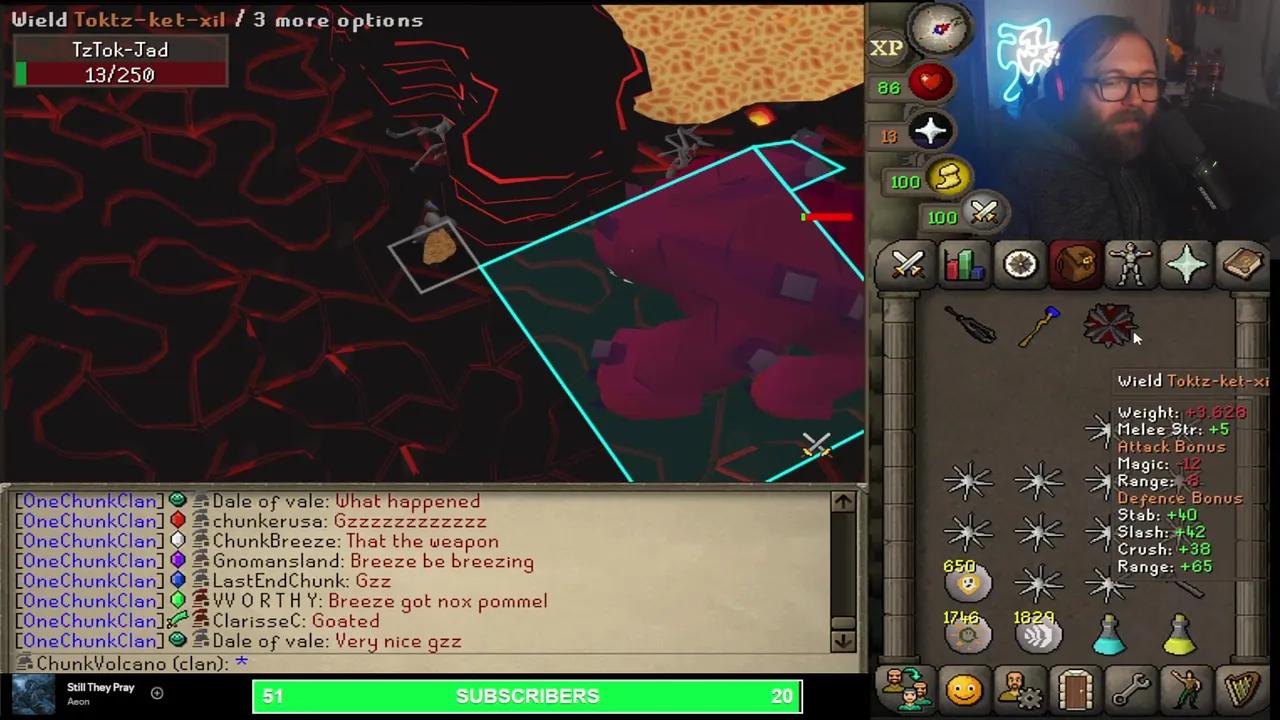Click the Logout door icon

click(1075, 690)
